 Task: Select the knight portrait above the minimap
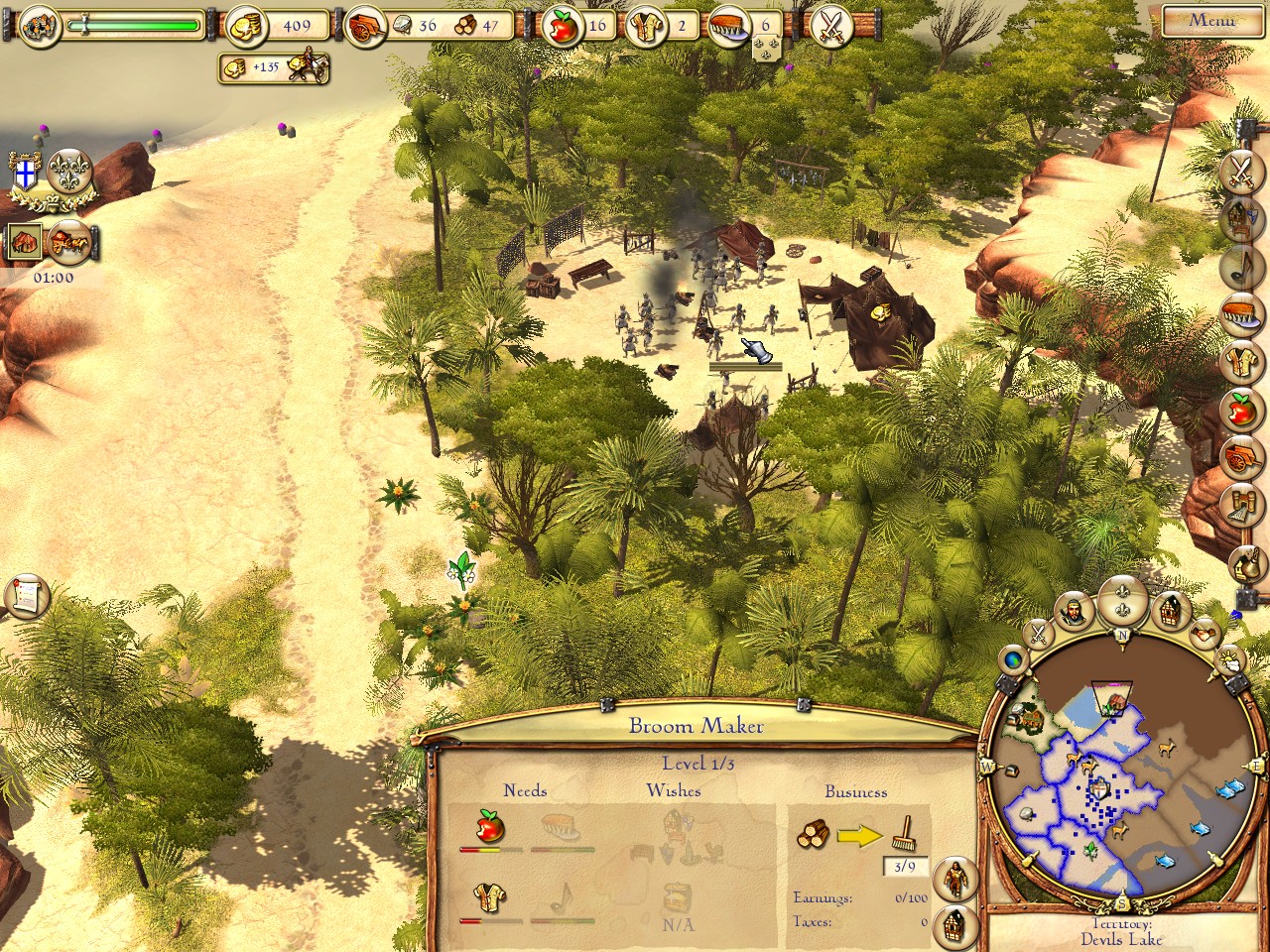pyautogui.click(x=1073, y=612)
